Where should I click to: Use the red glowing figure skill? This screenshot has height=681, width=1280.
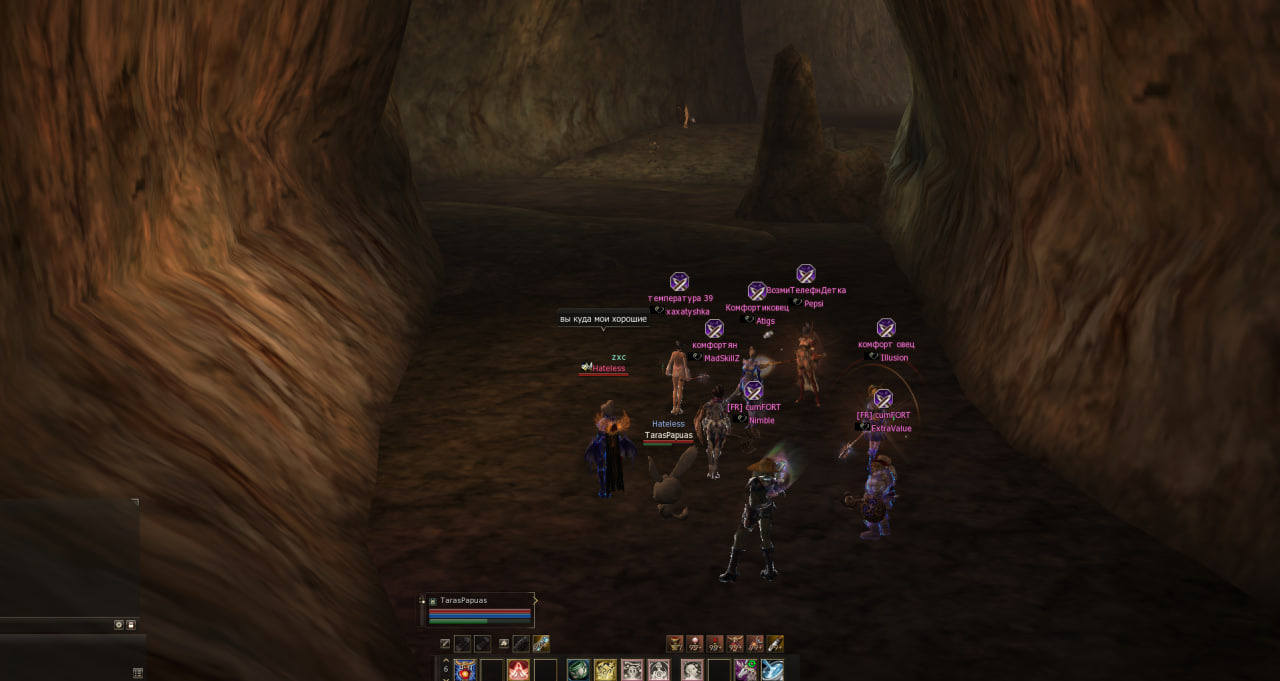pos(518,670)
